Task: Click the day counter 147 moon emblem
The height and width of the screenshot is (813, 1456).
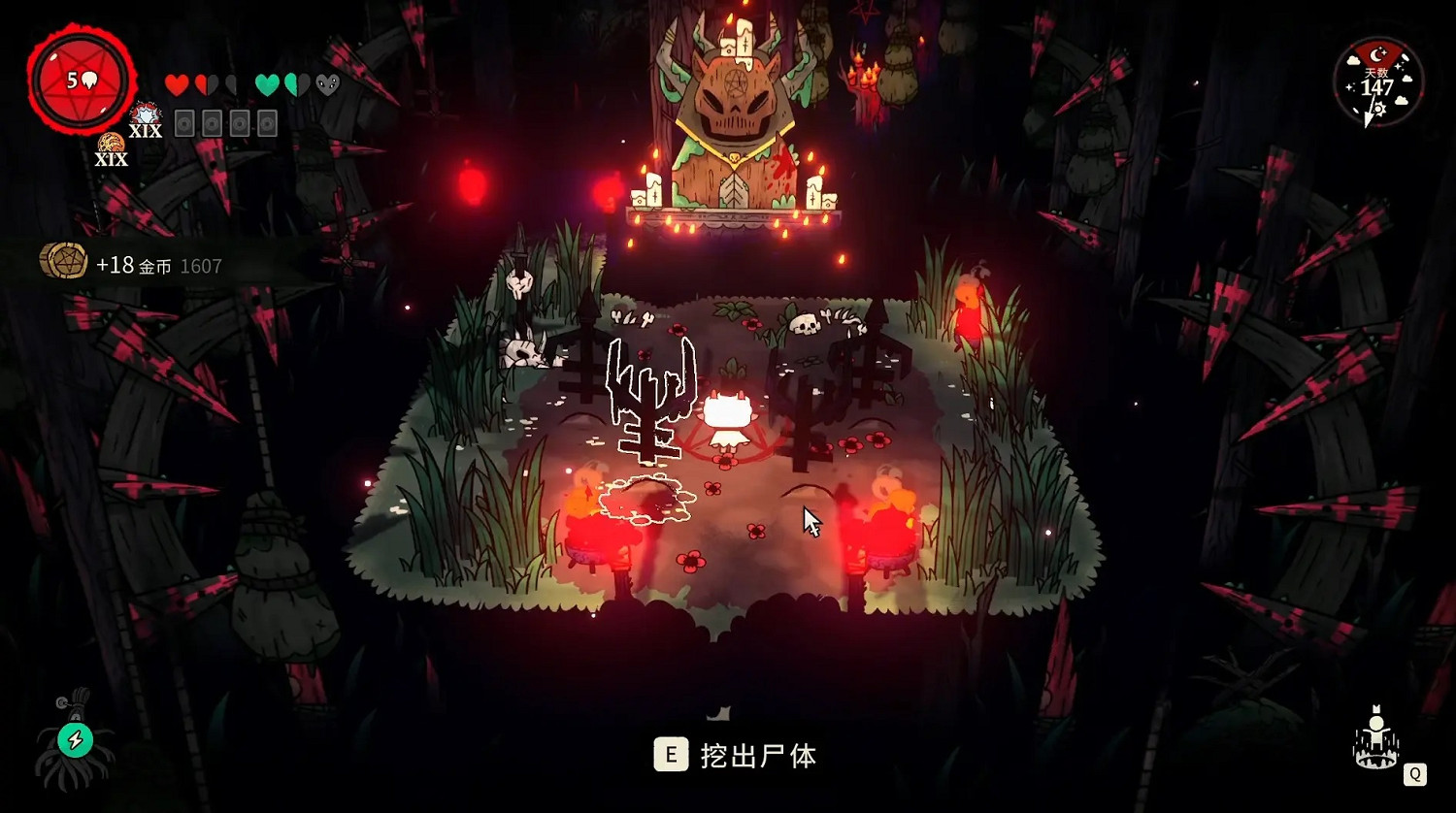Action: pyautogui.click(x=1377, y=55)
